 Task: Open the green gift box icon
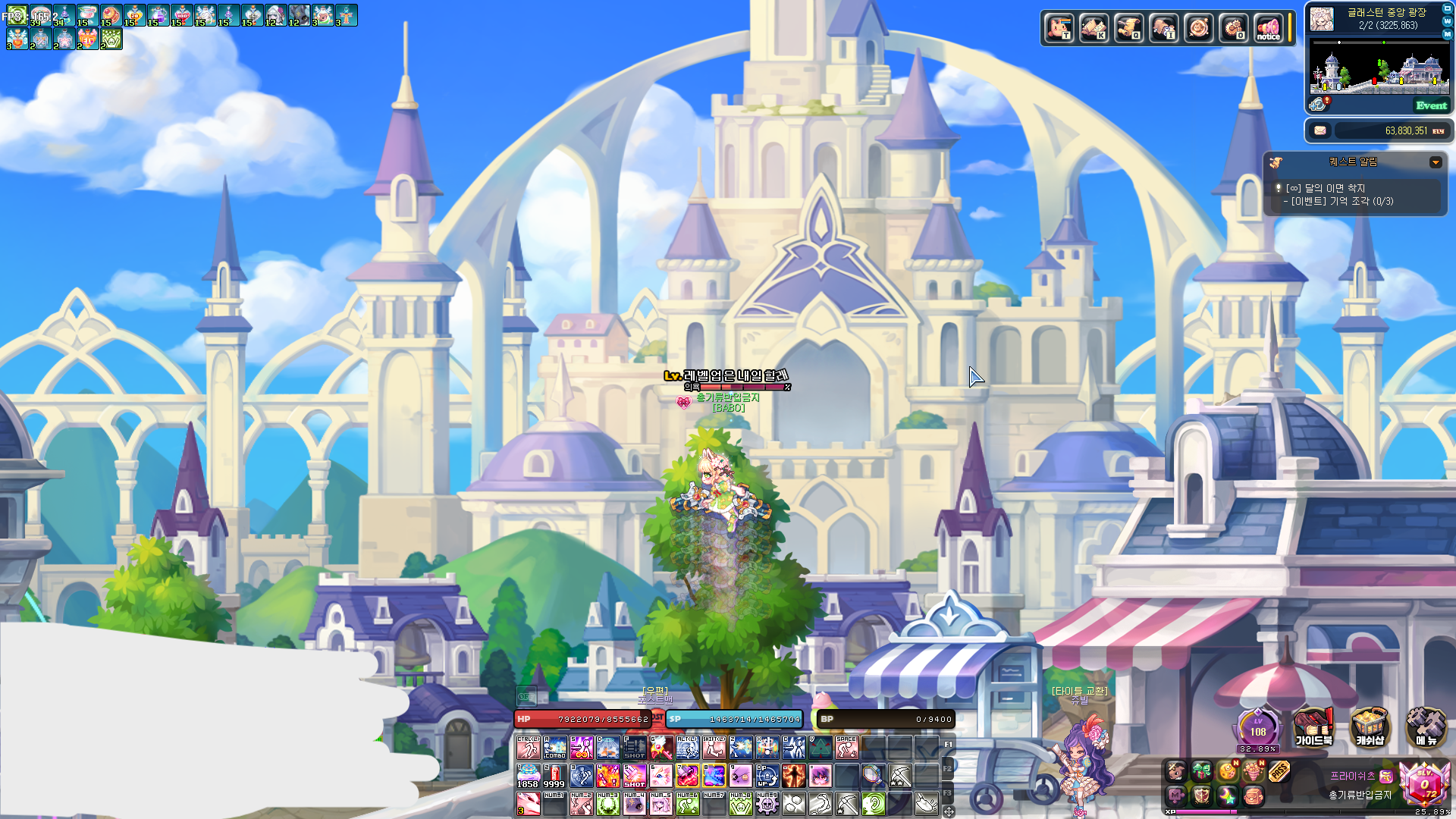(1202, 771)
